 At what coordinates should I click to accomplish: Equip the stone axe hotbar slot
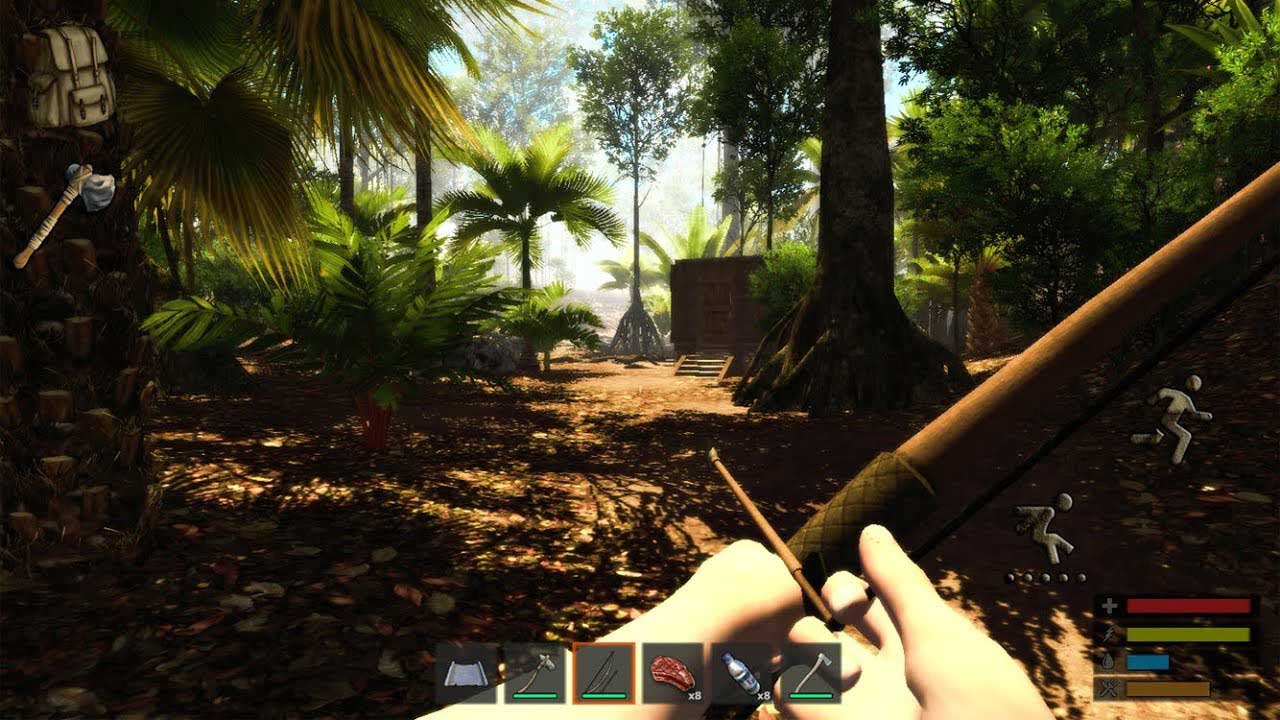pyautogui.click(x=535, y=673)
